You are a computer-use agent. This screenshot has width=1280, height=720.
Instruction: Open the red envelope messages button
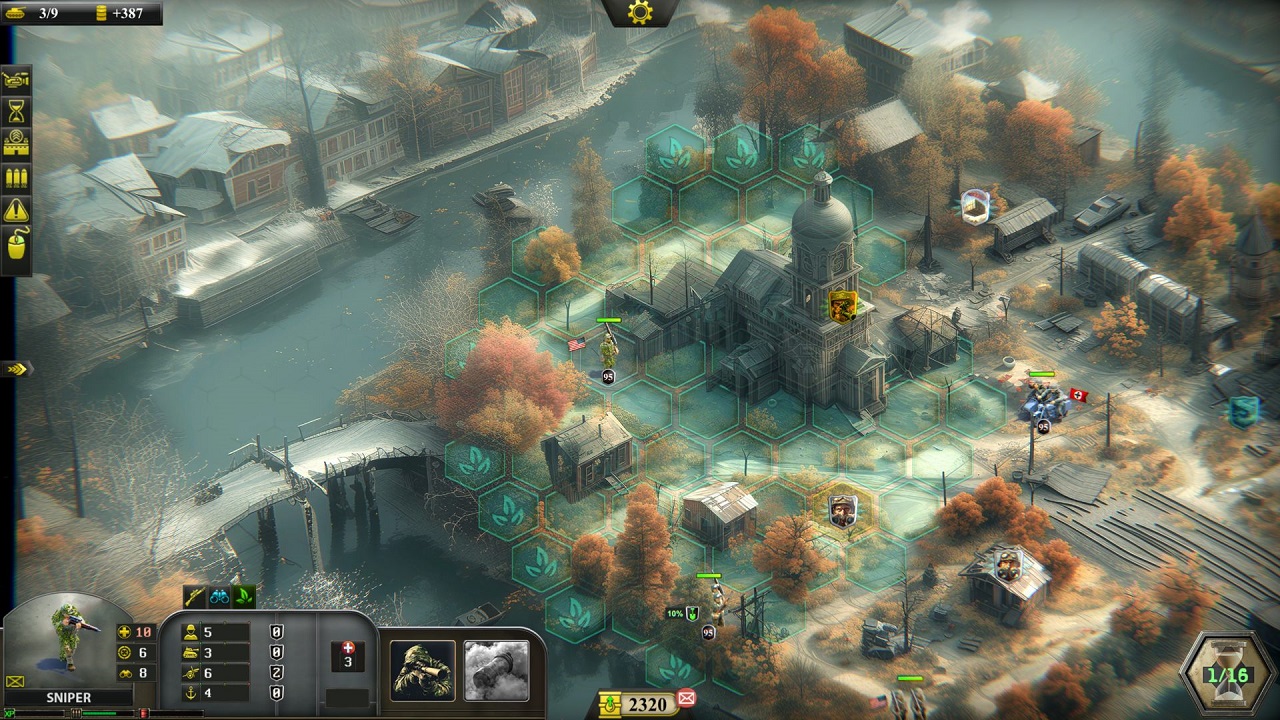pyautogui.click(x=686, y=698)
